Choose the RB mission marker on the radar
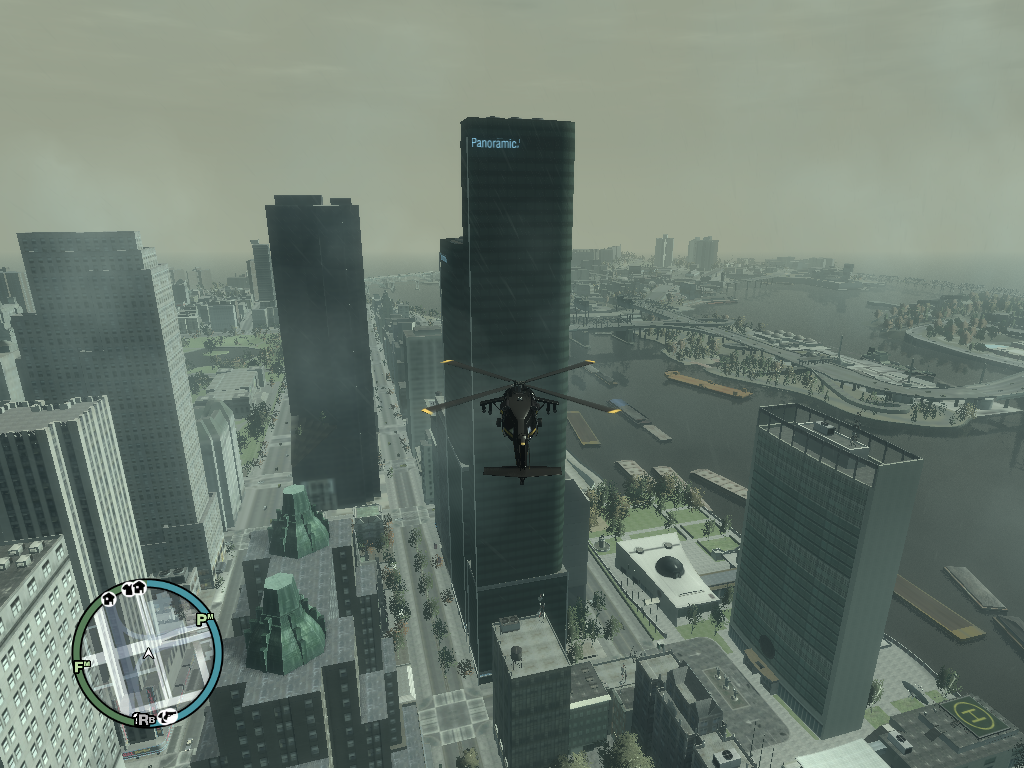The image size is (1024, 768). 144,719
